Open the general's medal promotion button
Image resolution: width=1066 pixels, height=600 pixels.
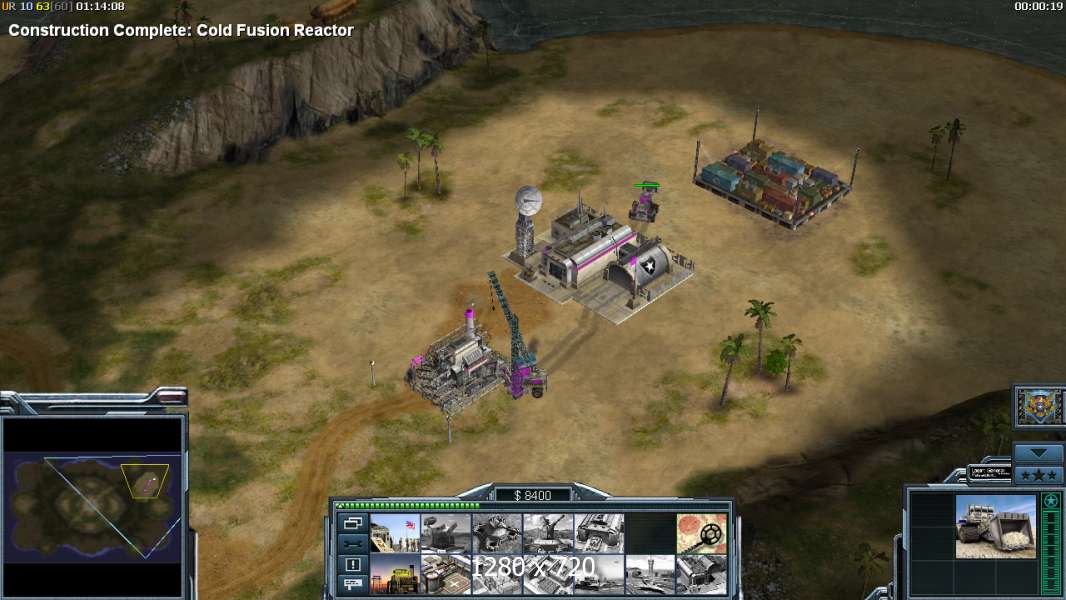1038,406
